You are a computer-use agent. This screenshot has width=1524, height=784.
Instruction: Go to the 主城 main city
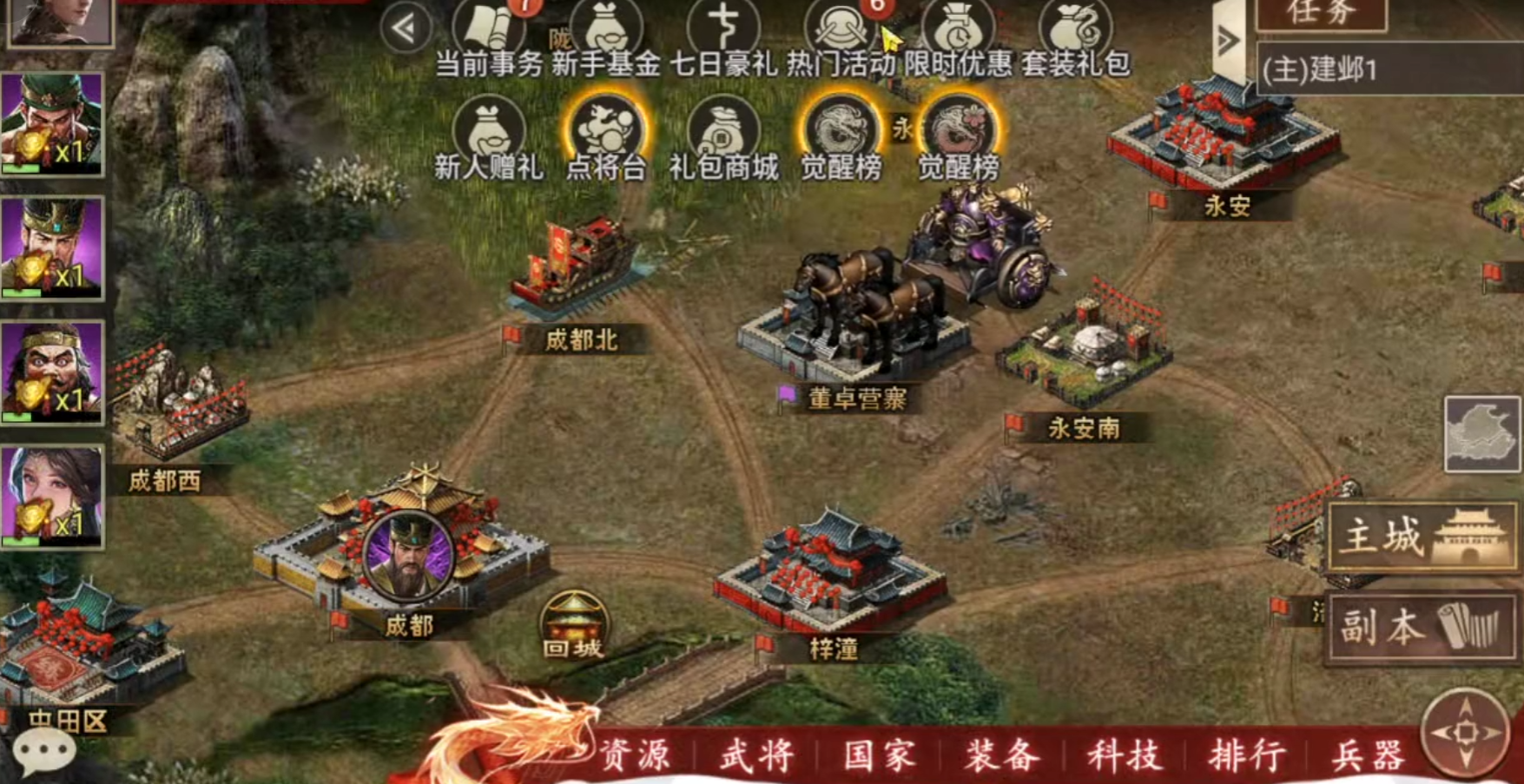[x=1422, y=538]
